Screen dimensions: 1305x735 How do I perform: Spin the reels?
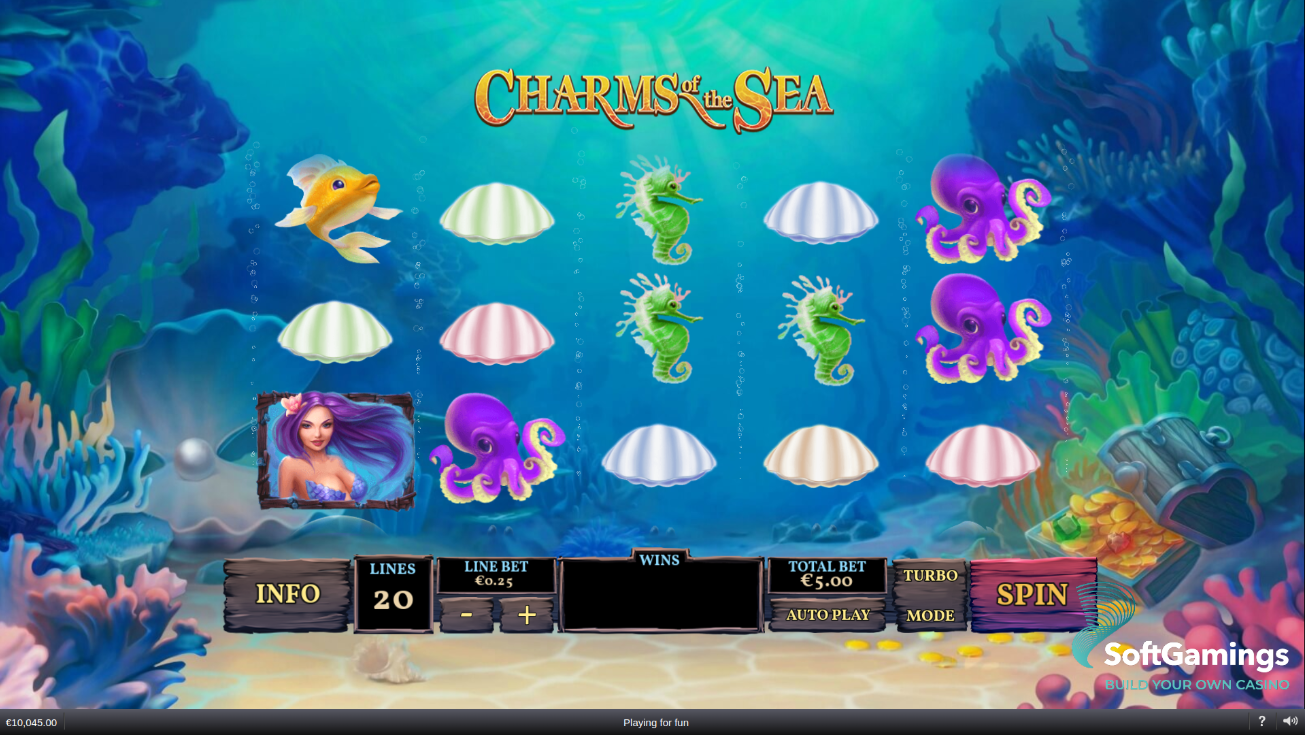1032,595
